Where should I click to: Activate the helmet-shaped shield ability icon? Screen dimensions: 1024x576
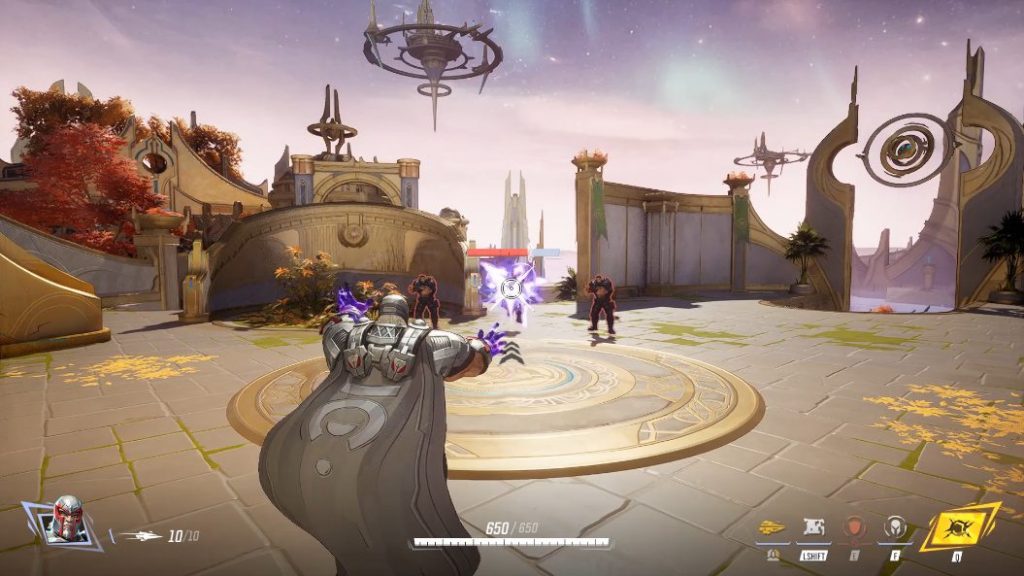894,527
